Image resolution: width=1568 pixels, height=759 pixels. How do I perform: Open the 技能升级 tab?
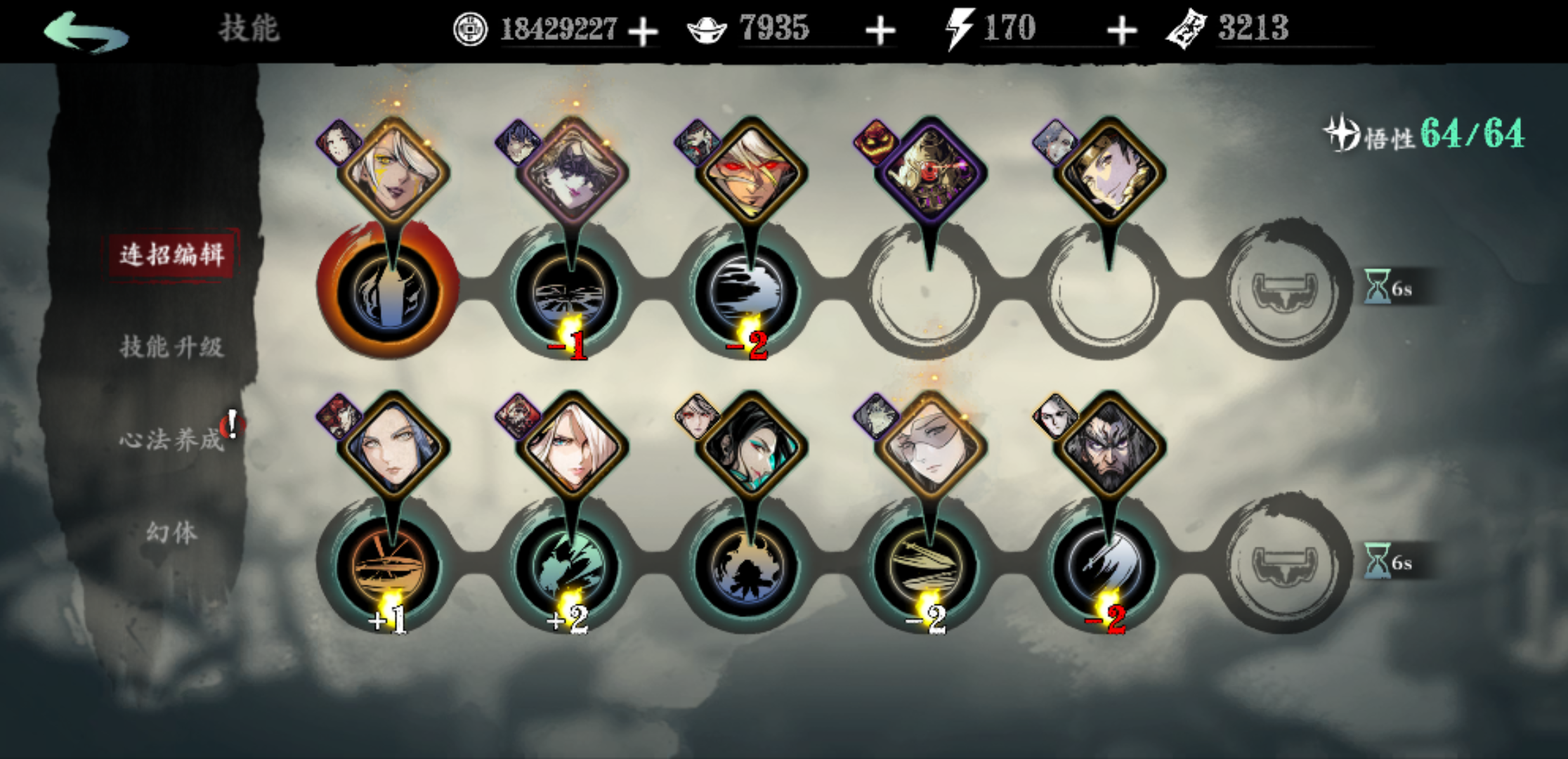click(171, 346)
